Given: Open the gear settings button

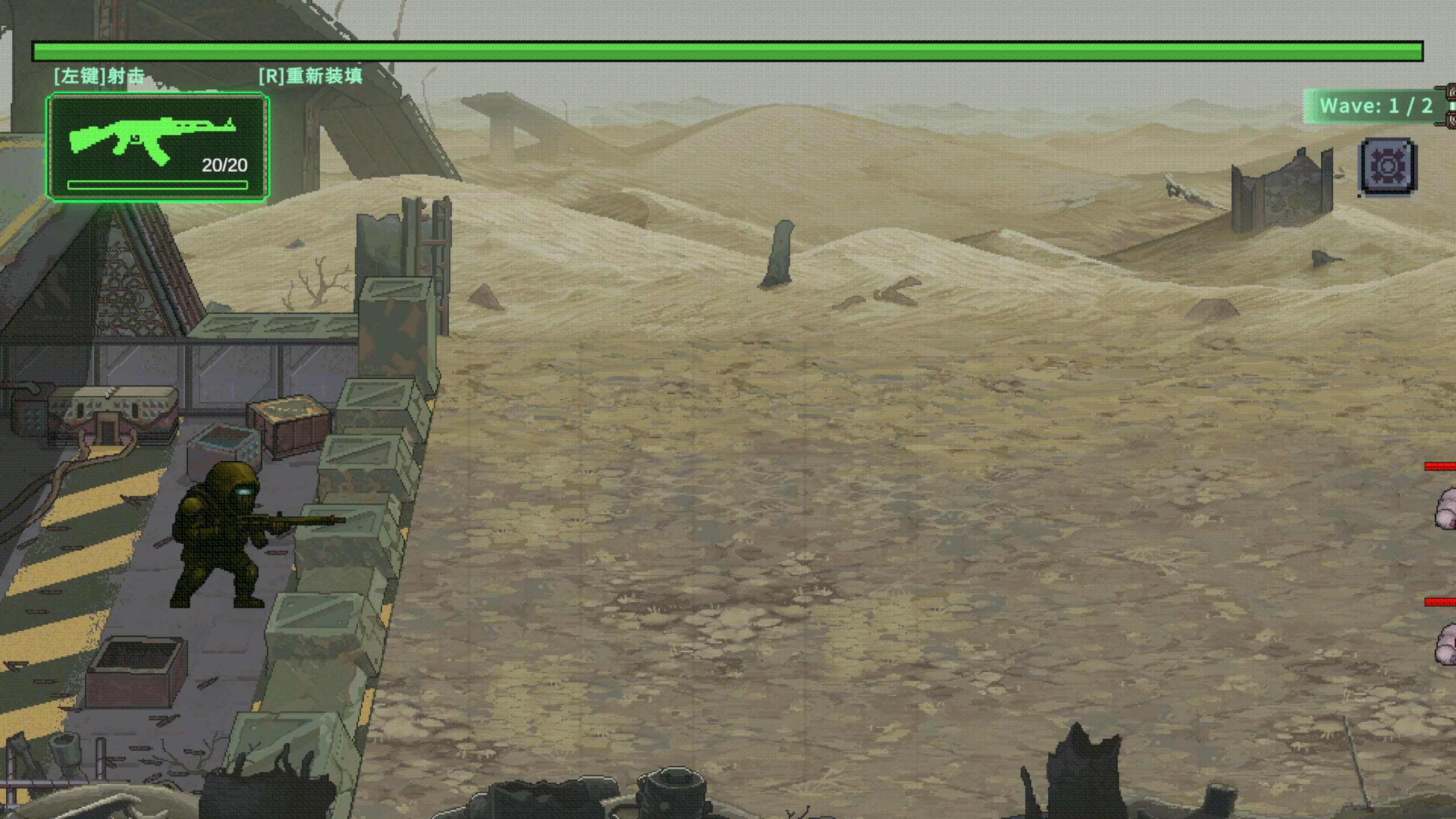Looking at the screenshot, I should point(1388,167).
